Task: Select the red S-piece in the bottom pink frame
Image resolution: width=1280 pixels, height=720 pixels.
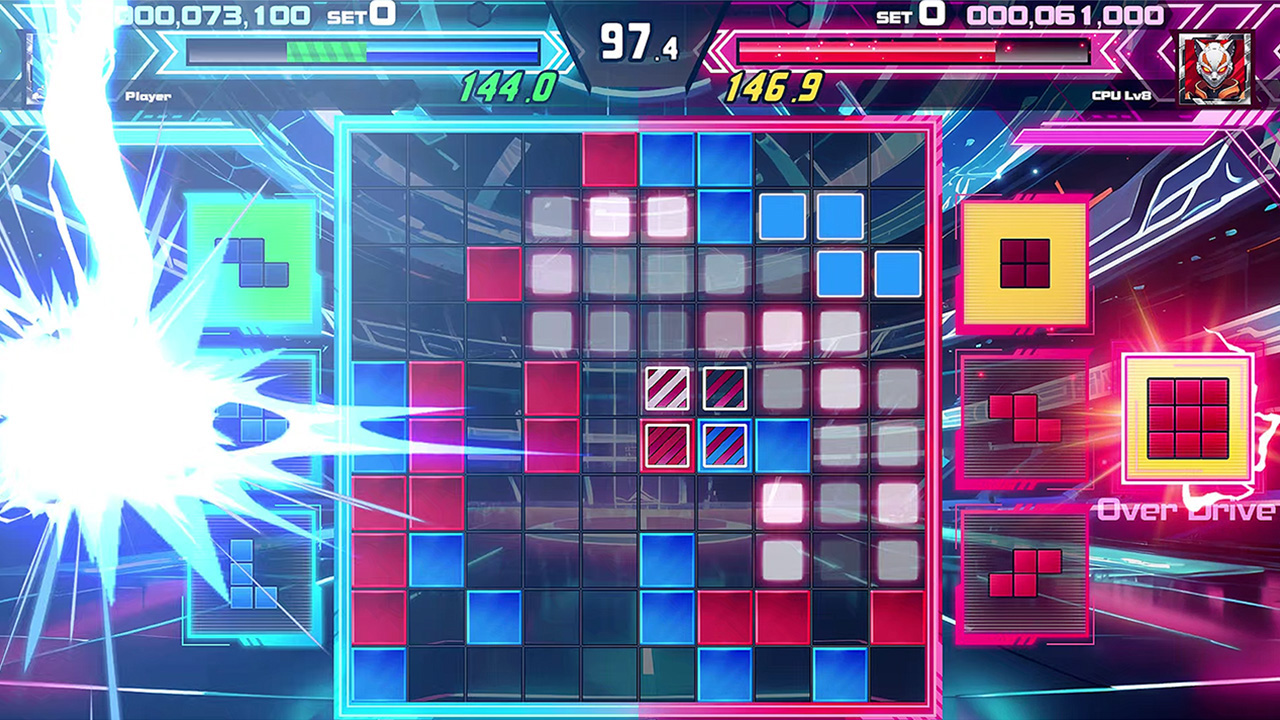Action: pos(1023,573)
